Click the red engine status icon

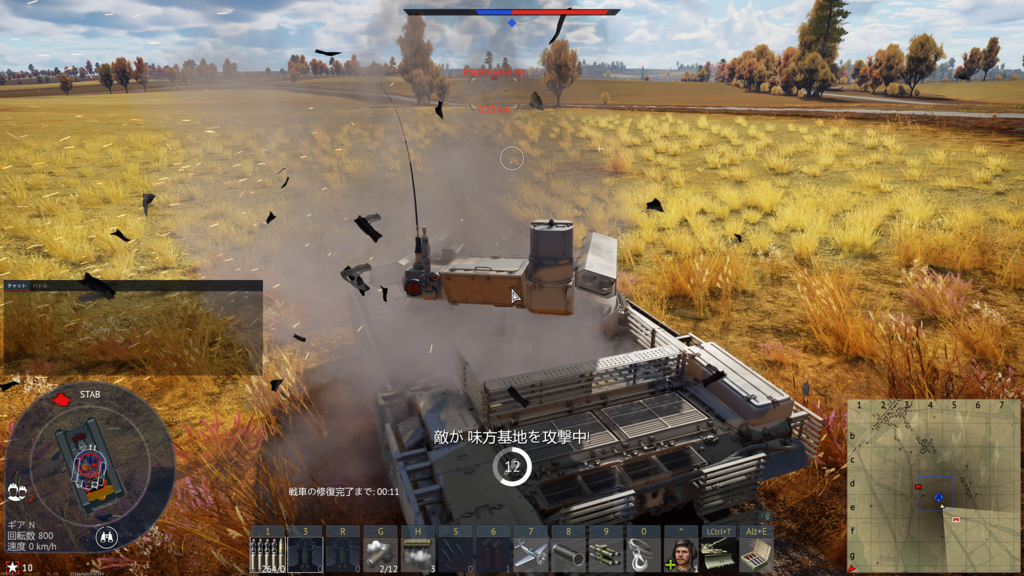(61, 399)
